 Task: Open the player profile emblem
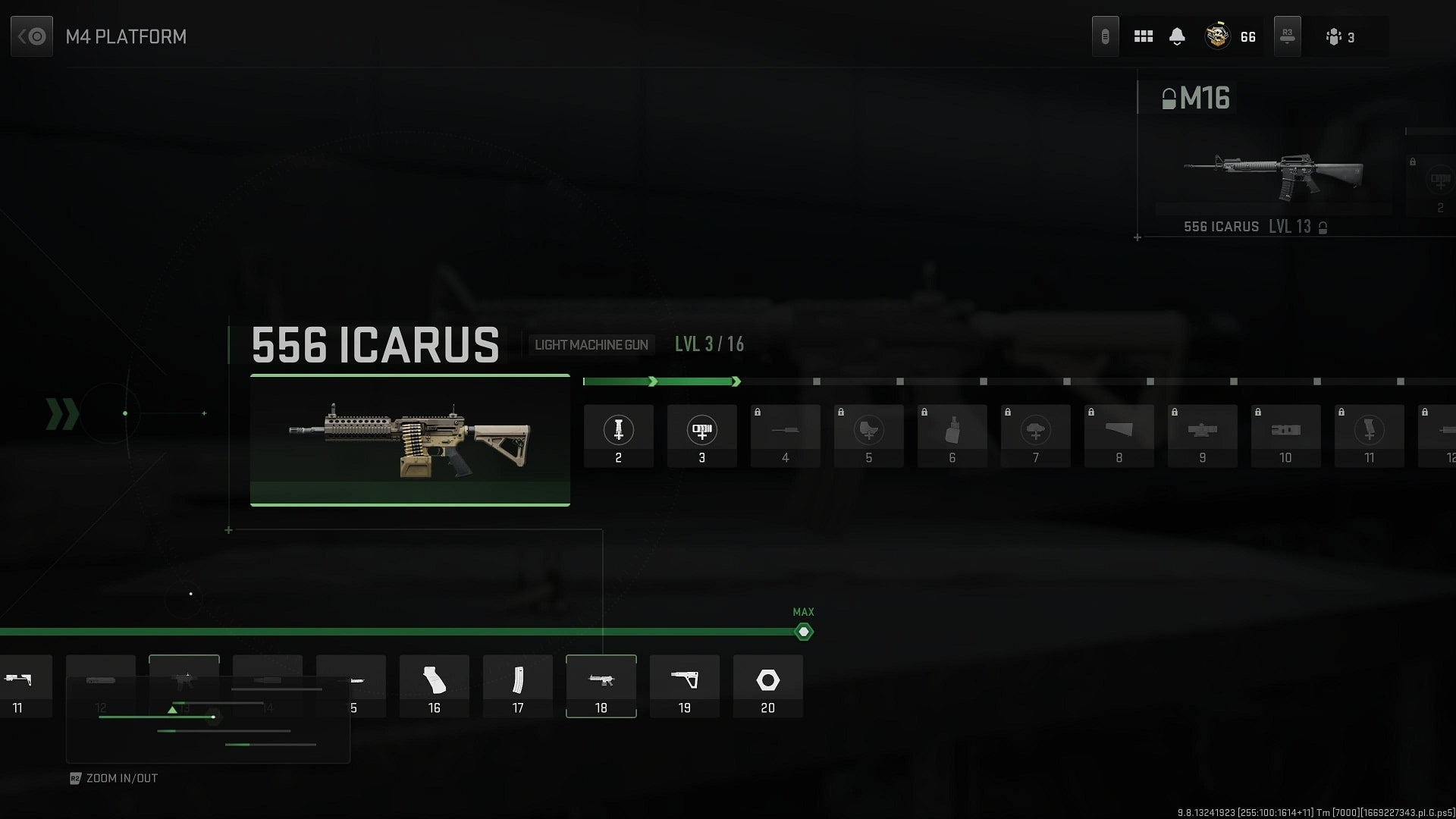[x=1217, y=36]
